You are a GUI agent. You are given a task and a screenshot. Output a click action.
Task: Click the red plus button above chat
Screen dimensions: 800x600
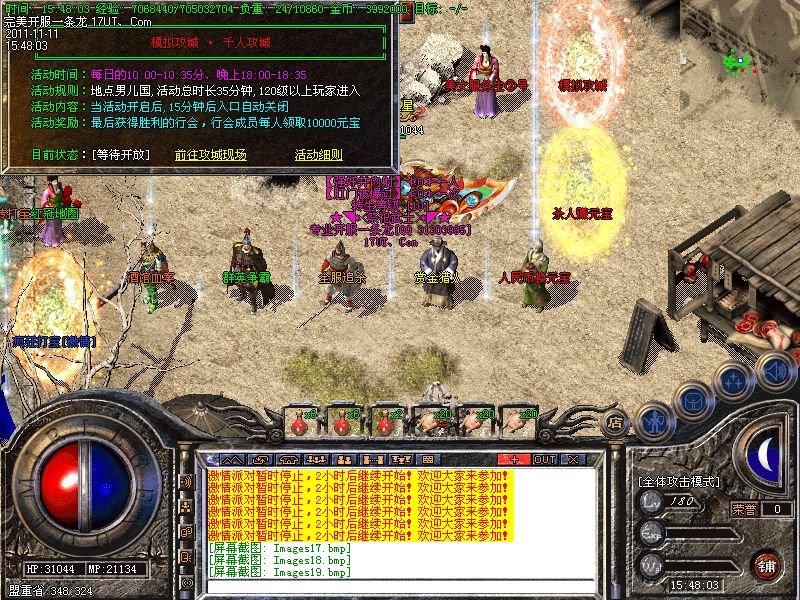tap(514, 459)
